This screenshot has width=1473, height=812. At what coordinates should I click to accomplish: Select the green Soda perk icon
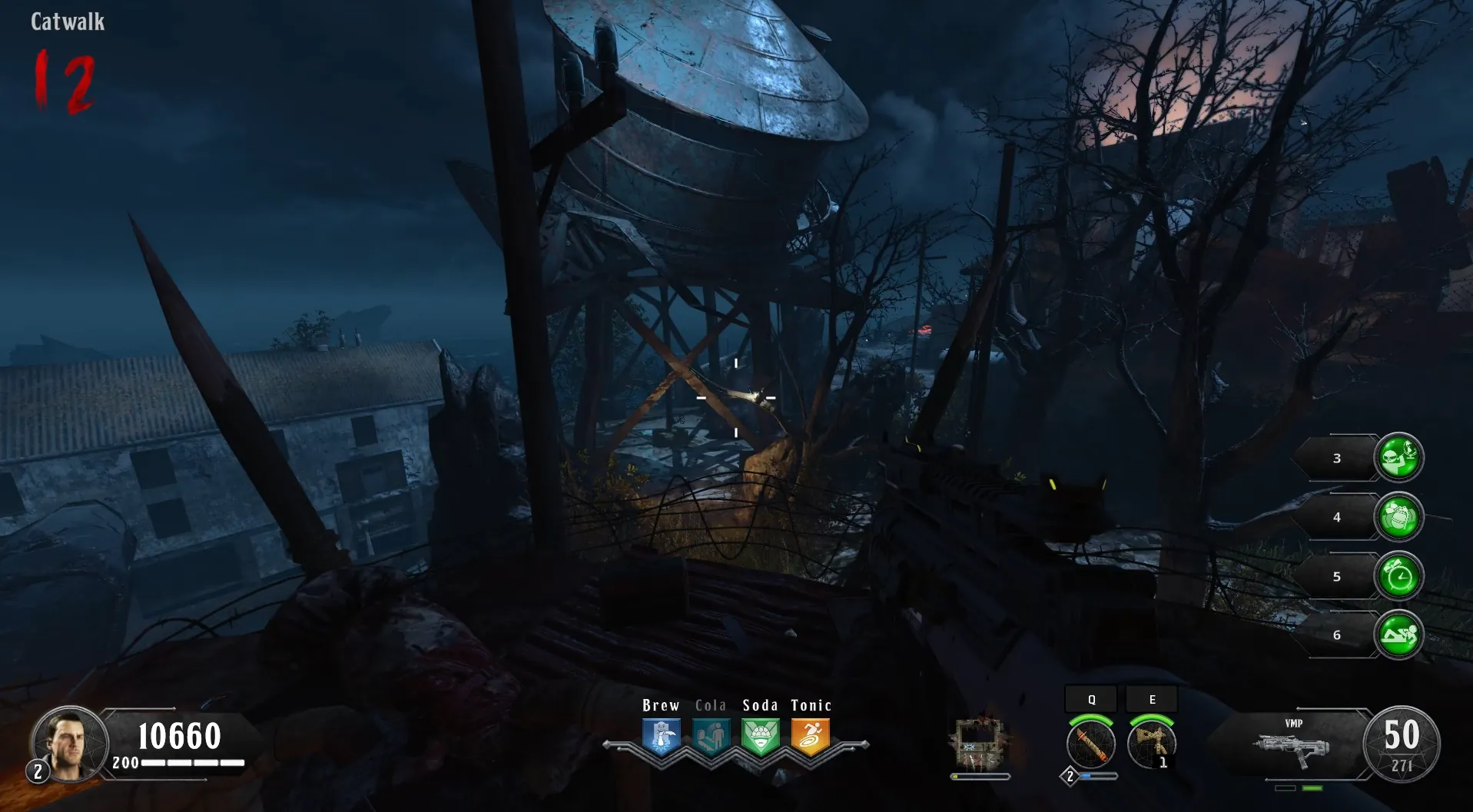click(760, 736)
